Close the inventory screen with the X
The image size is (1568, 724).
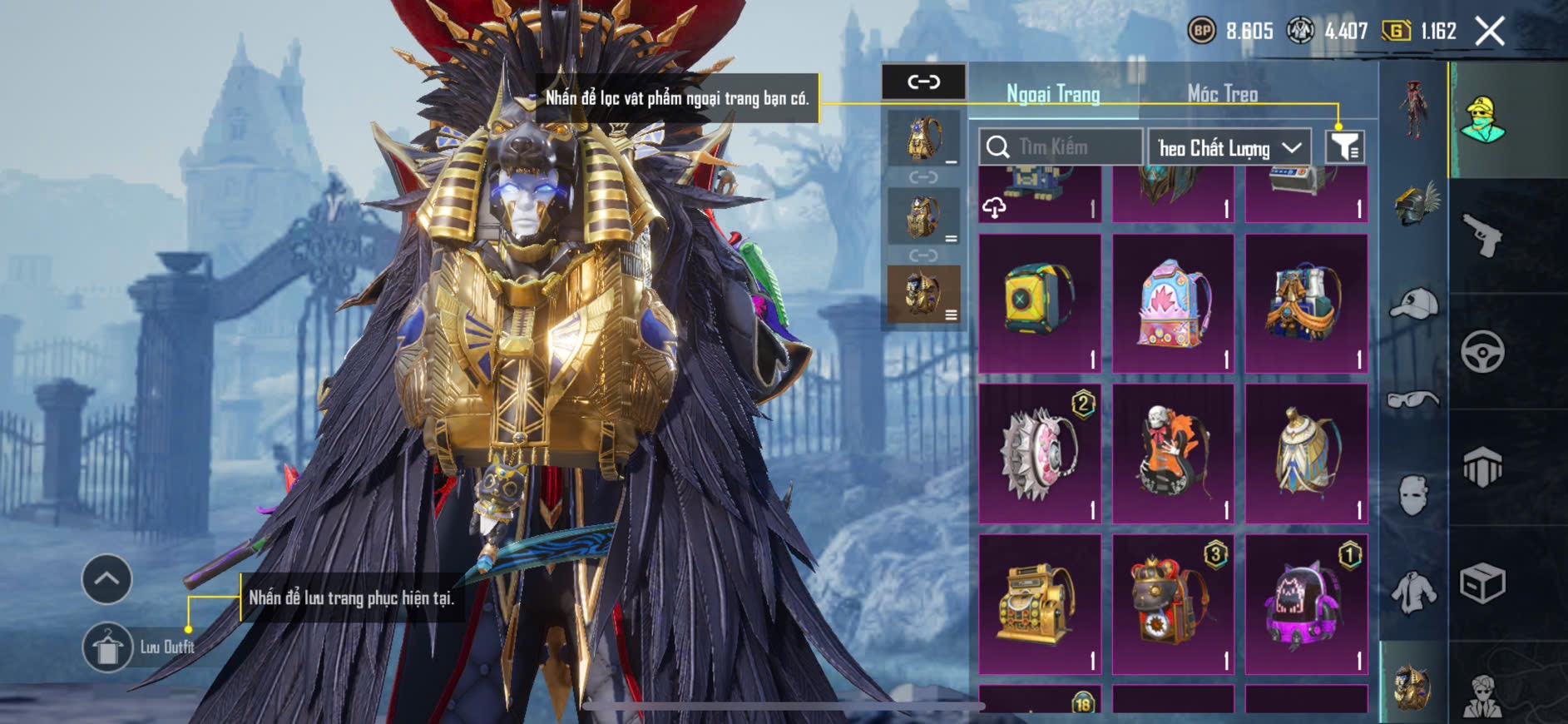pos(1489,32)
